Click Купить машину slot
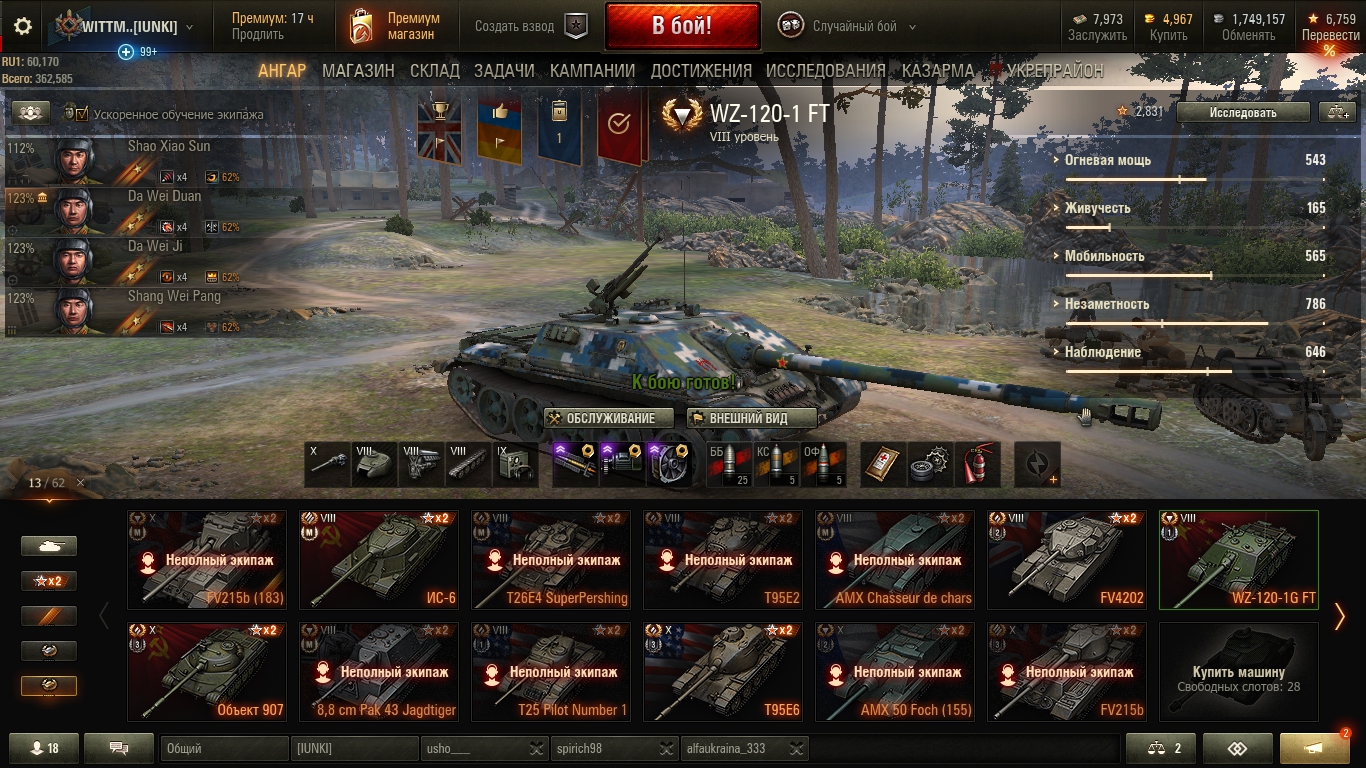The image size is (1366, 768). (1238, 672)
